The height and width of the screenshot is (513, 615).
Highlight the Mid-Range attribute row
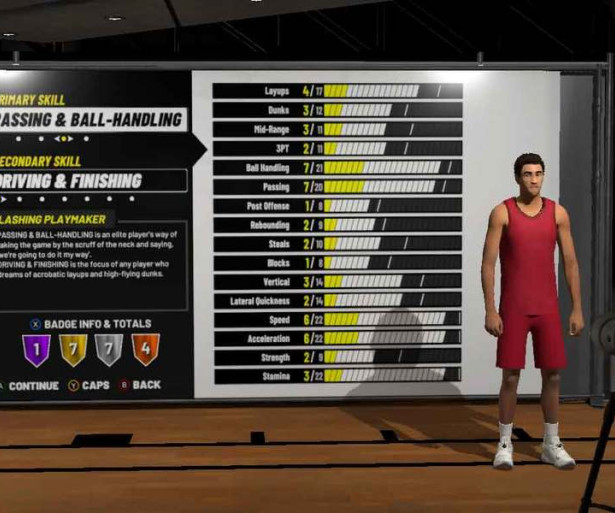click(337, 129)
